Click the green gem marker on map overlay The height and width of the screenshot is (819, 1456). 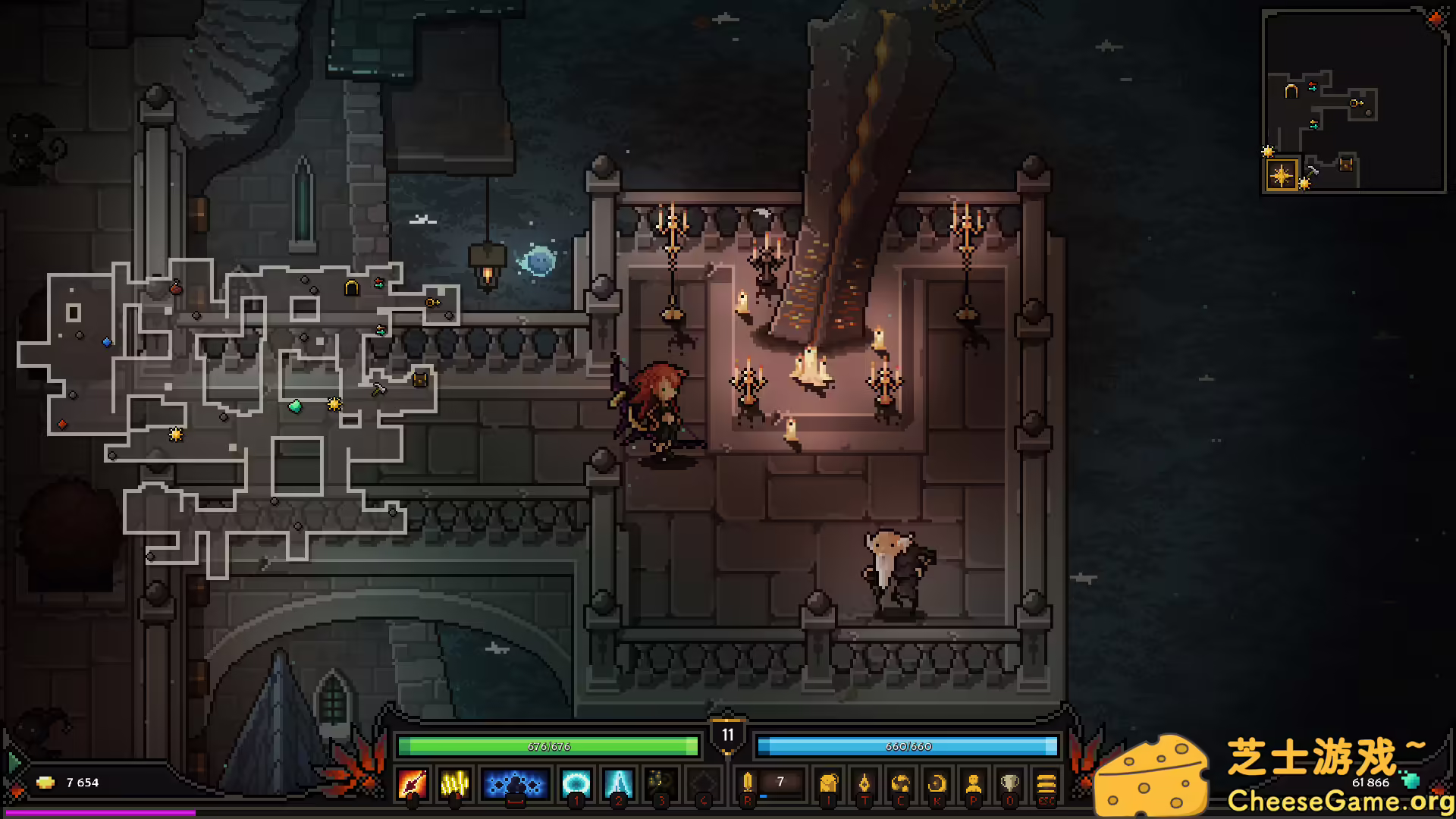pyautogui.click(x=295, y=406)
